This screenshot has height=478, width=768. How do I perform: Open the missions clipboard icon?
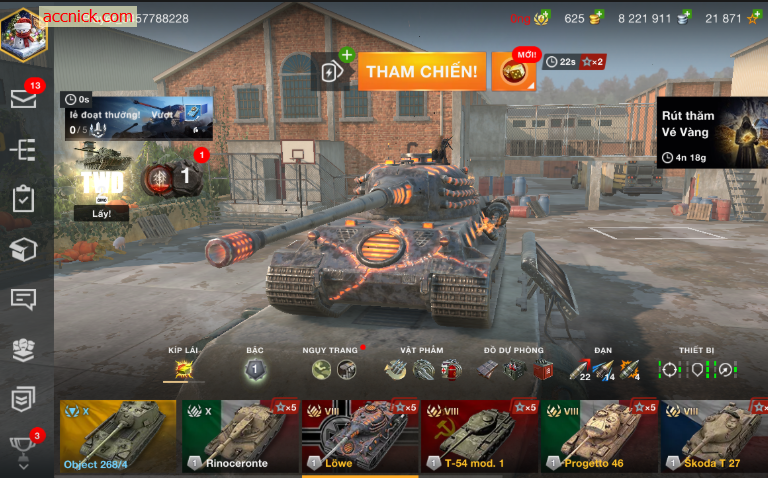tap(23, 198)
